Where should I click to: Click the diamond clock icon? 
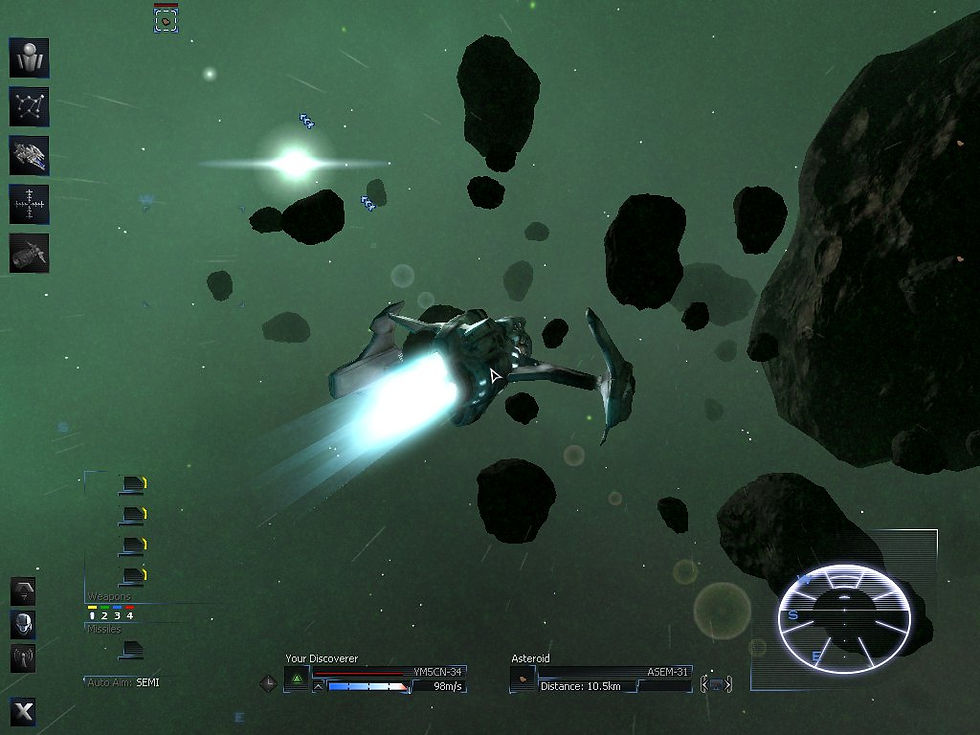[x=268, y=683]
